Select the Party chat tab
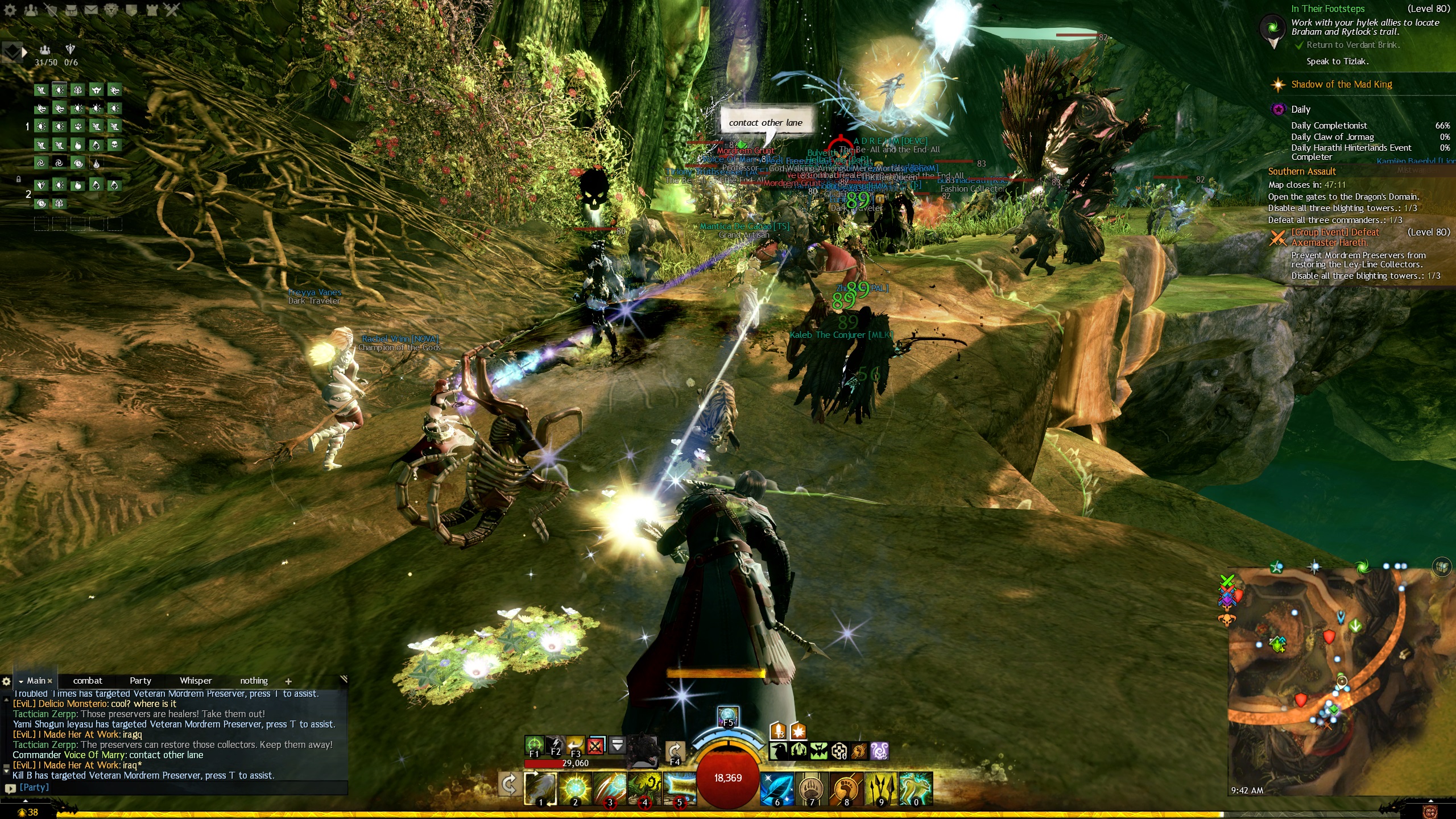This screenshot has height=819, width=1456. coord(140,680)
